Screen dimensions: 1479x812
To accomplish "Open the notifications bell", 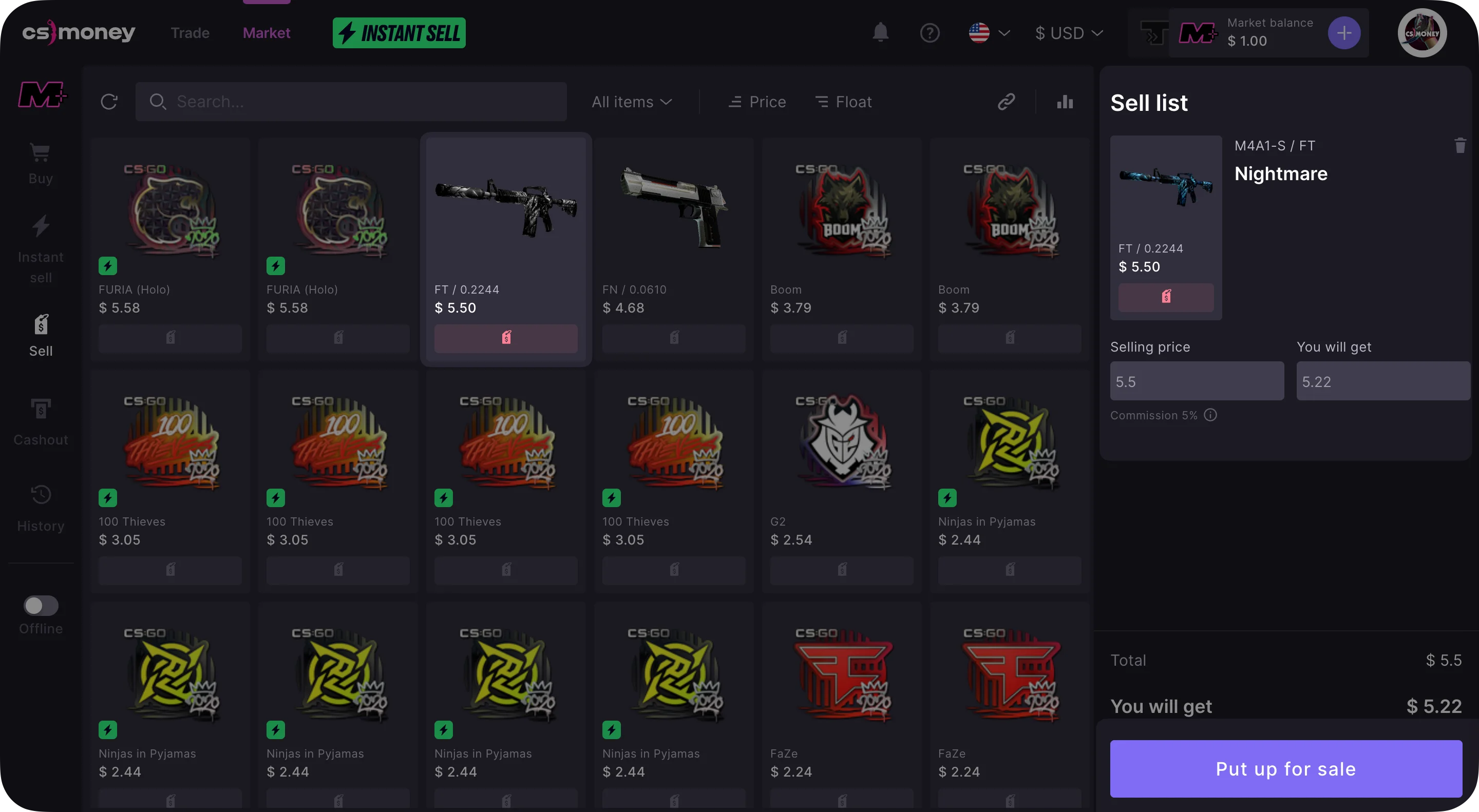I will pos(880,33).
